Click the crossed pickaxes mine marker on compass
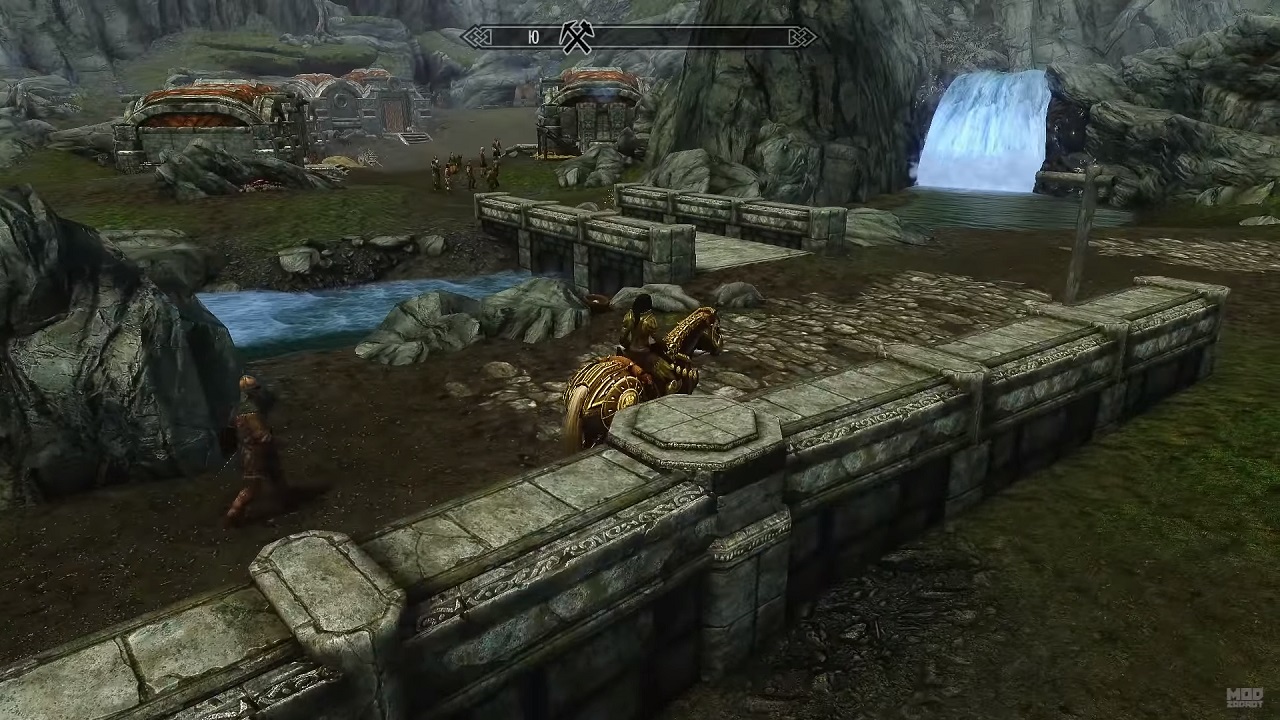1280x720 pixels. point(577,38)
